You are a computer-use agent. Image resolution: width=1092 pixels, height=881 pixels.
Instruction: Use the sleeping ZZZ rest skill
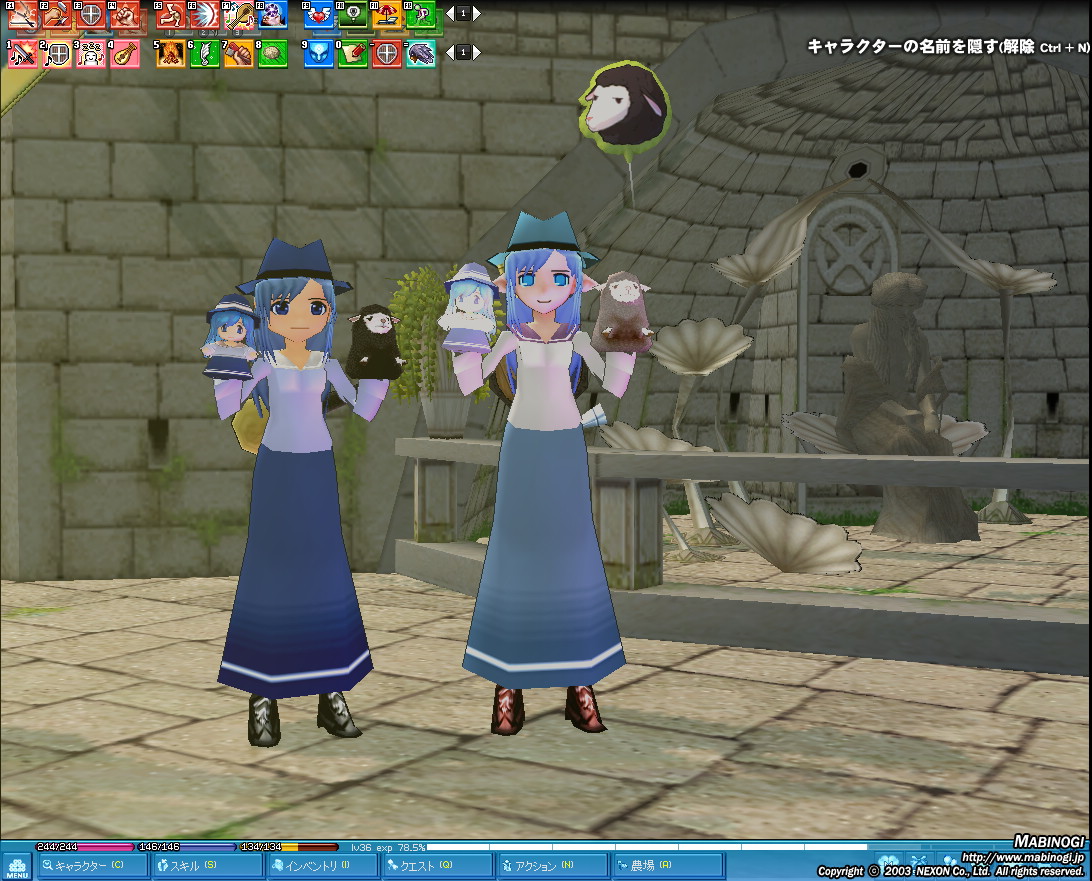(x=90, y=54)
